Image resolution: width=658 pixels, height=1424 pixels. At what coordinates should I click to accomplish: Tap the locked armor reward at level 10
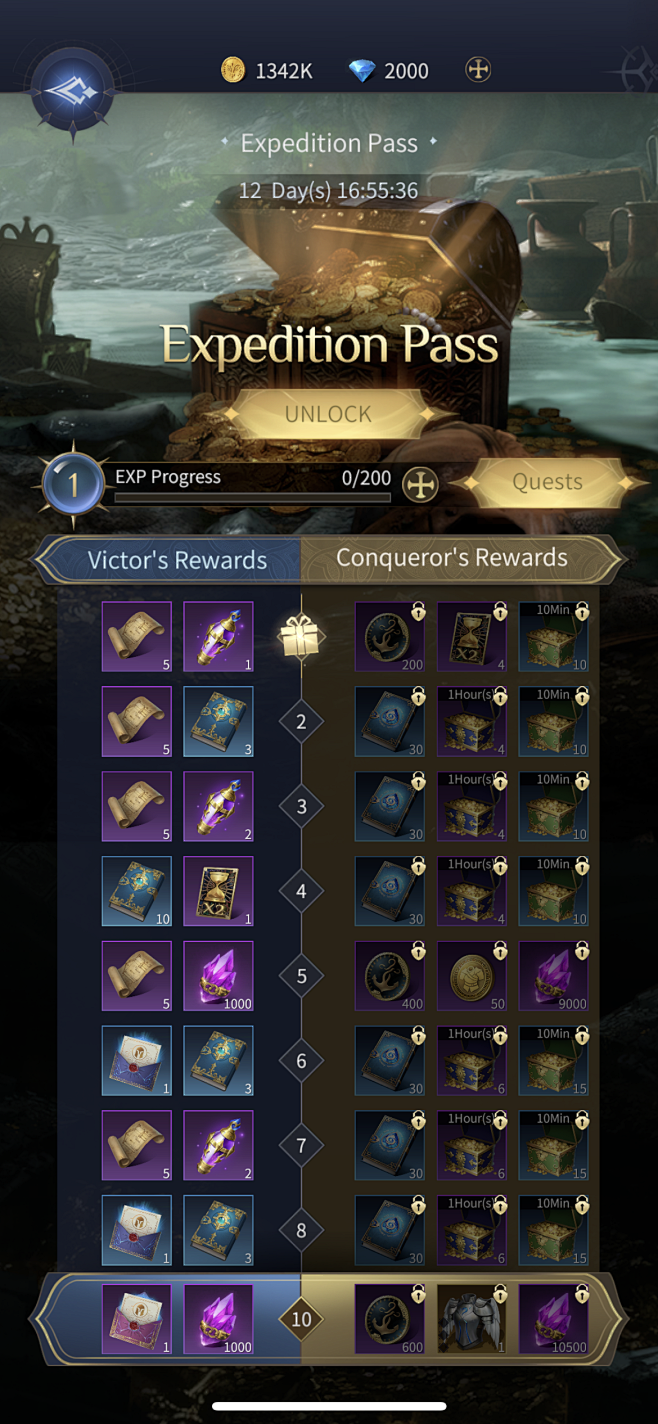pyautogui.click(x=471, y=1319)
